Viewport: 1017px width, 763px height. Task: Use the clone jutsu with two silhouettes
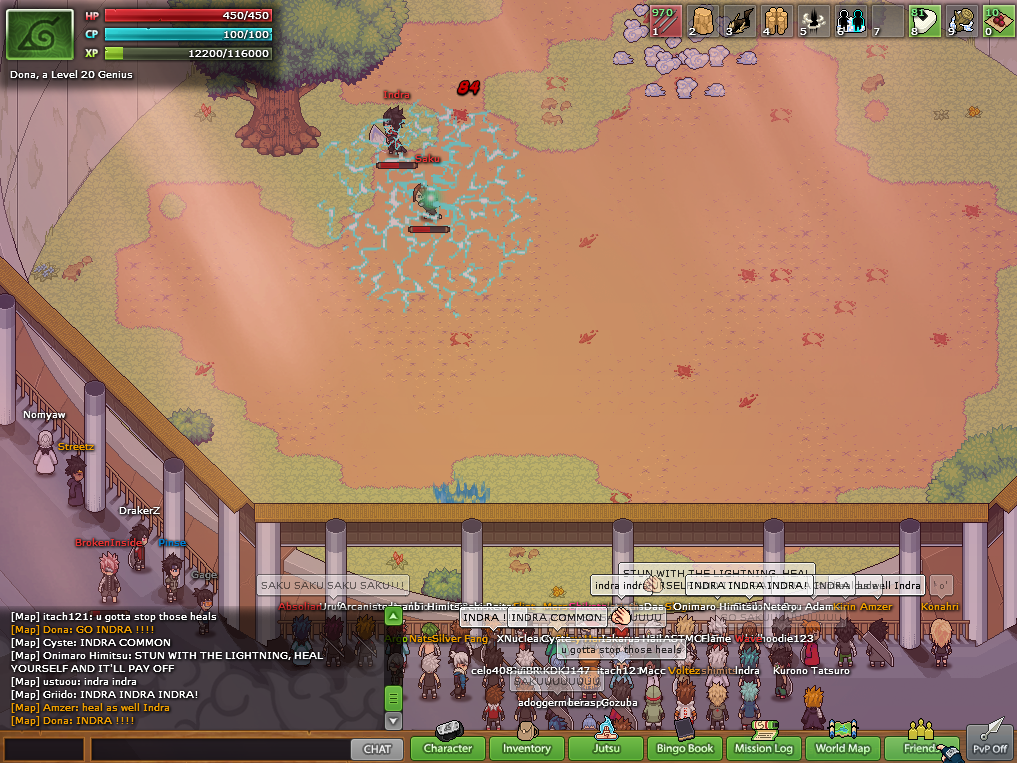click(x=851, y=21)
